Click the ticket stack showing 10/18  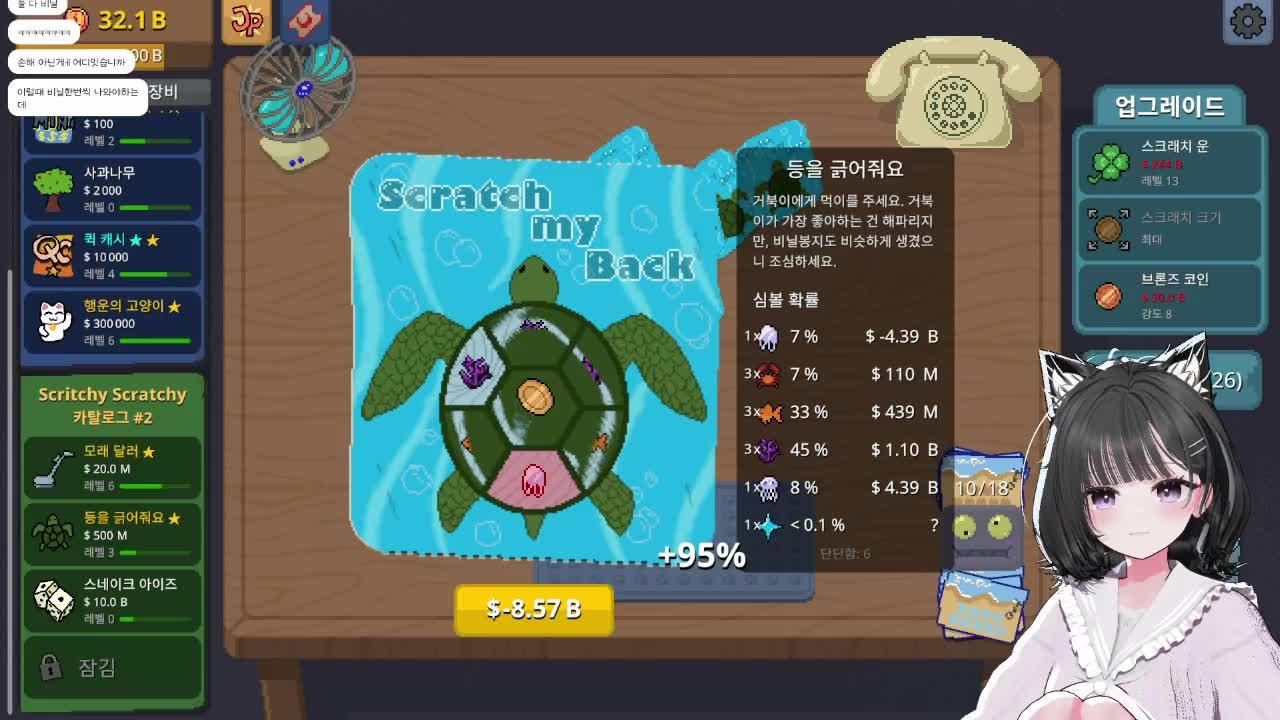click(984, 490)
